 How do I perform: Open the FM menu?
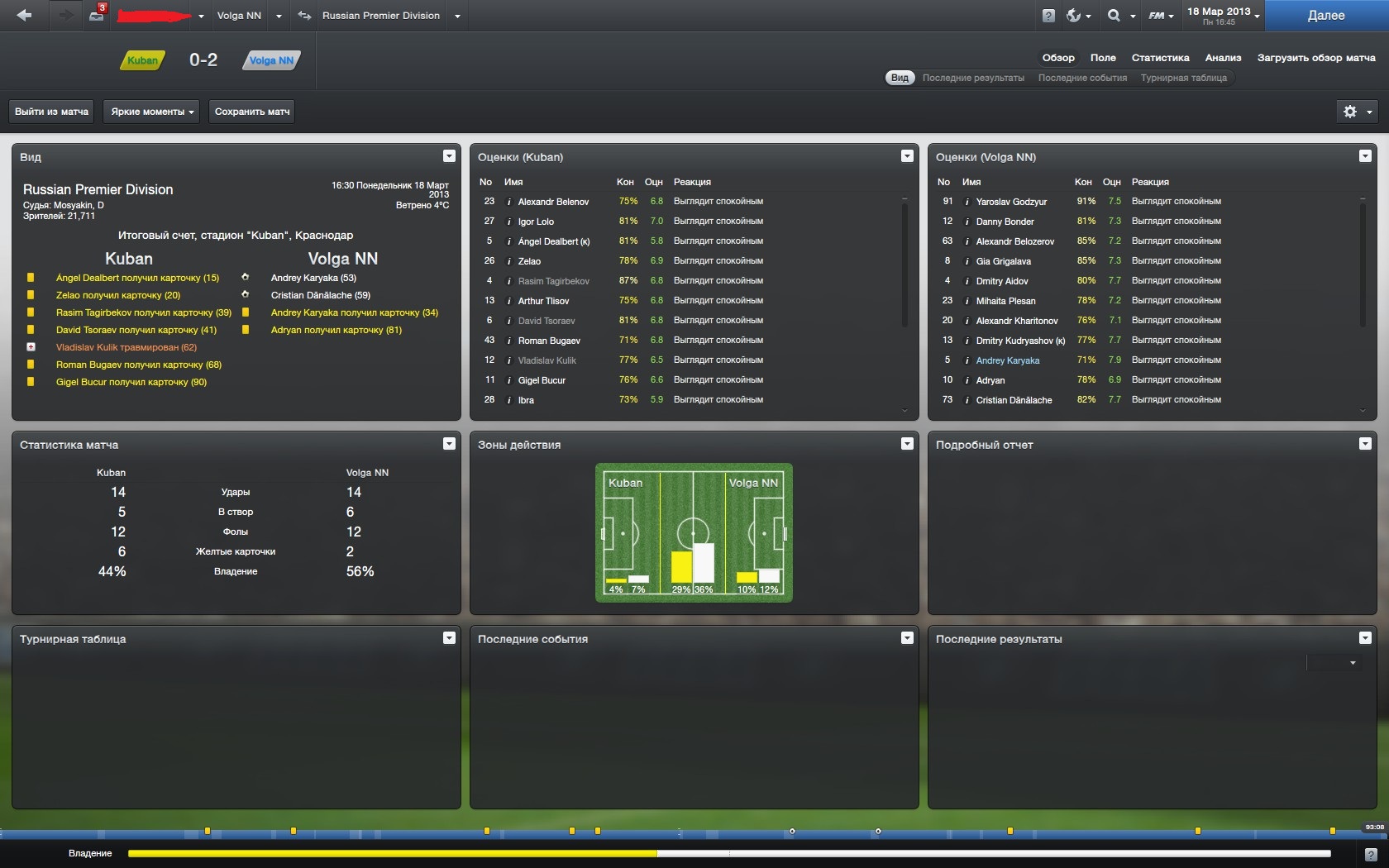(1161, 16)
